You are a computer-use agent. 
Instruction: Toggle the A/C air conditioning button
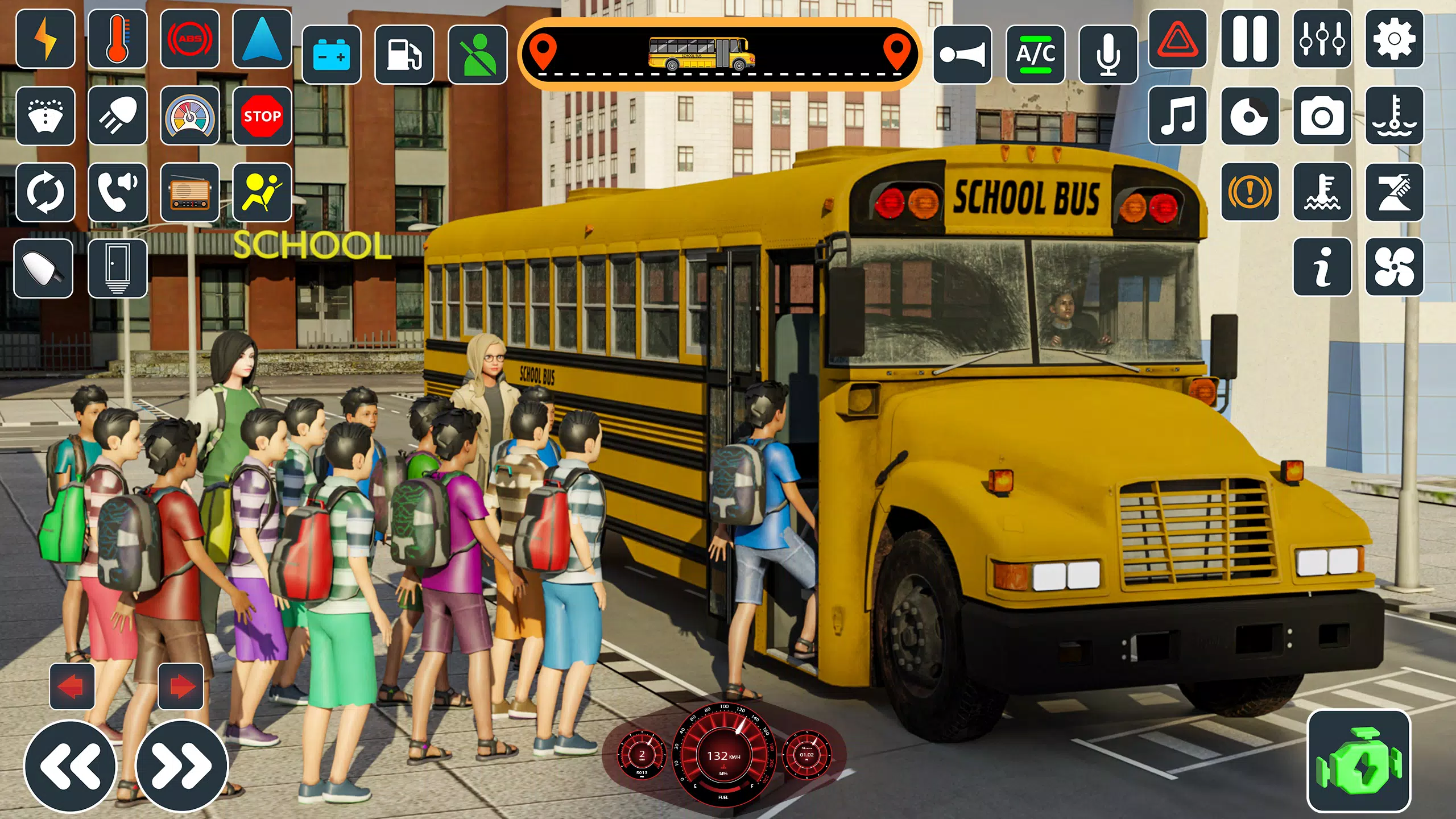click(1035, 55)
